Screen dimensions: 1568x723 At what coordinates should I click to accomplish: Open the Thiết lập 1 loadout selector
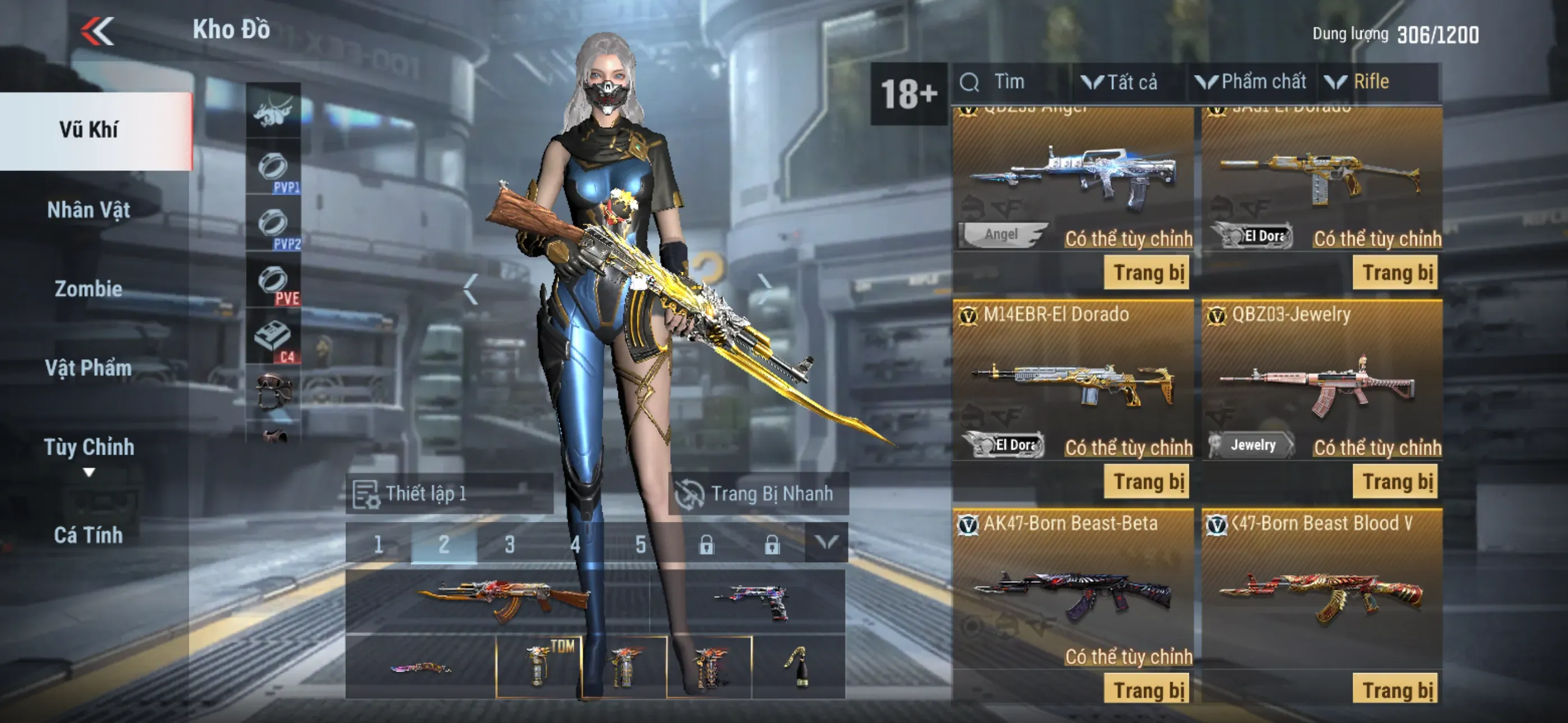(x=449, y=494)
